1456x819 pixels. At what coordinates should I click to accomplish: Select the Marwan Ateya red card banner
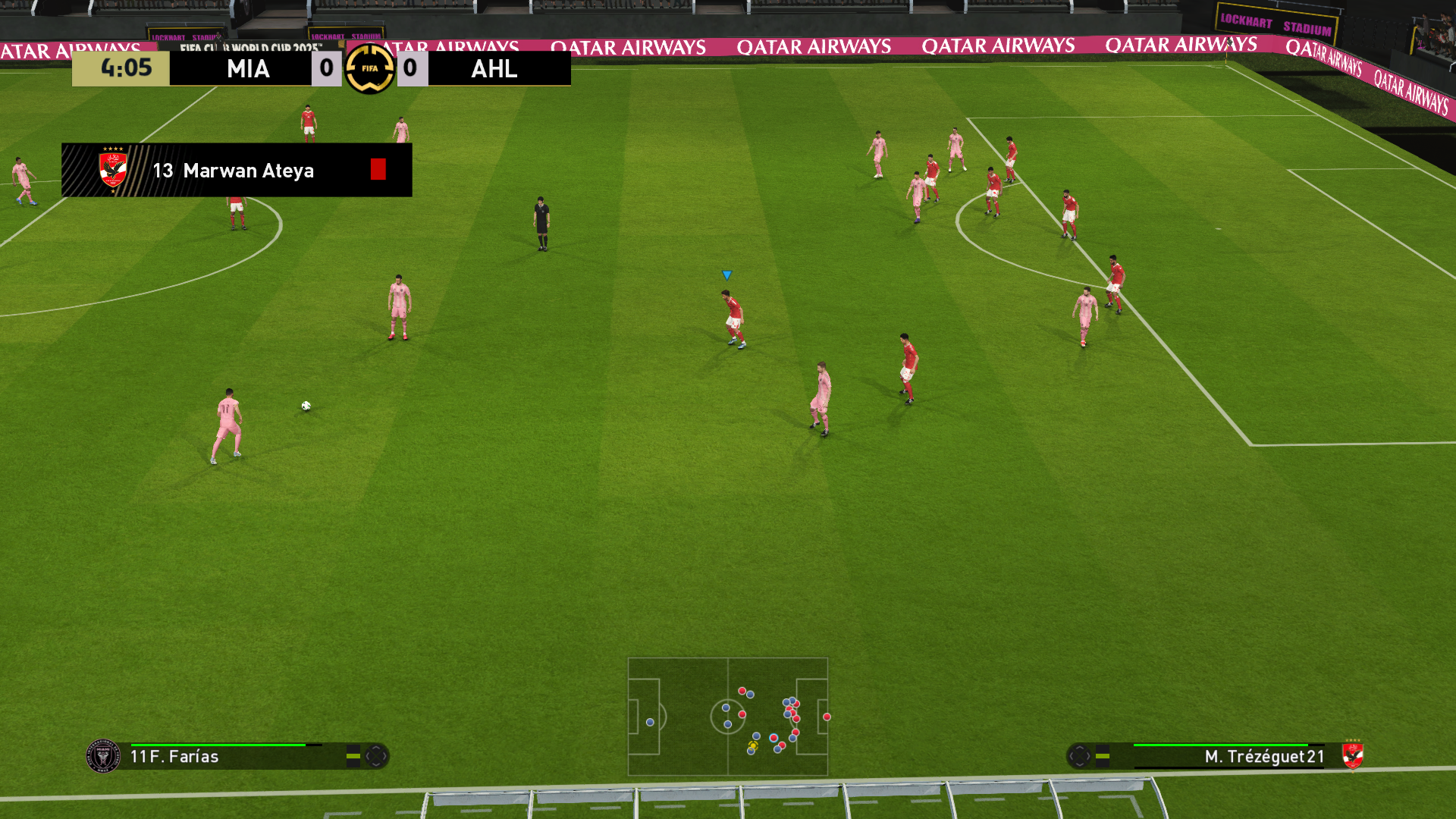click(x=237, y=170)
